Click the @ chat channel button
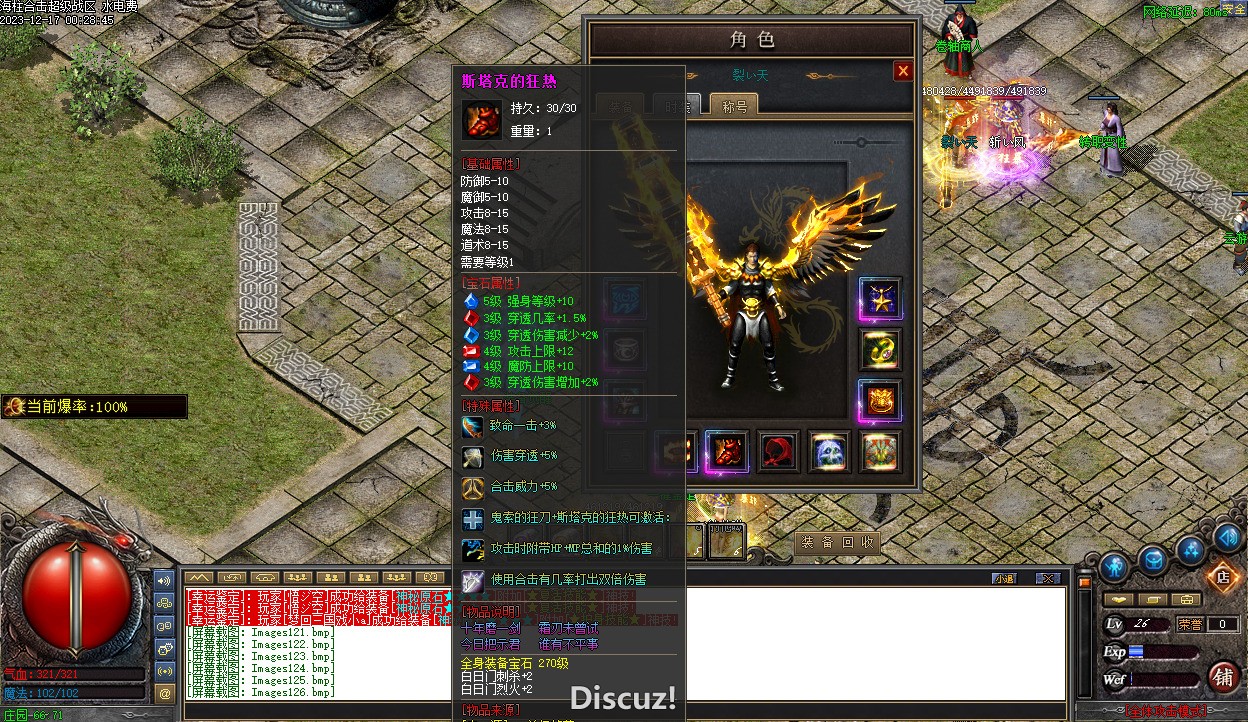The image size is (1248, 722). pyautogui.click(x=165, y=692)
